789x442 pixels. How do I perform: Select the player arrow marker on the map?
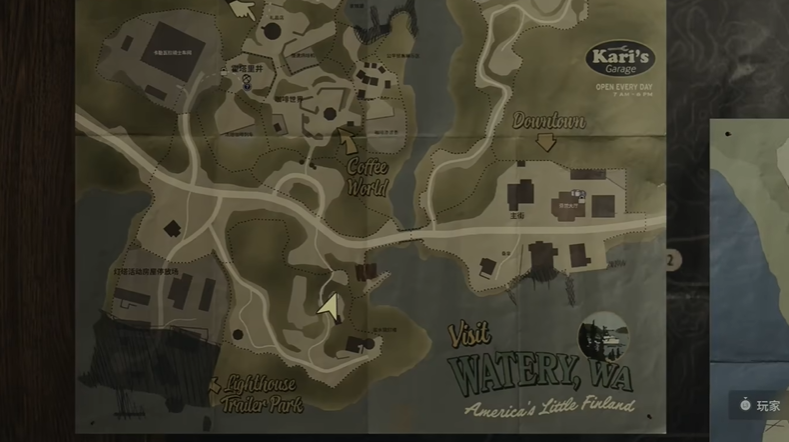pos(326,304)
